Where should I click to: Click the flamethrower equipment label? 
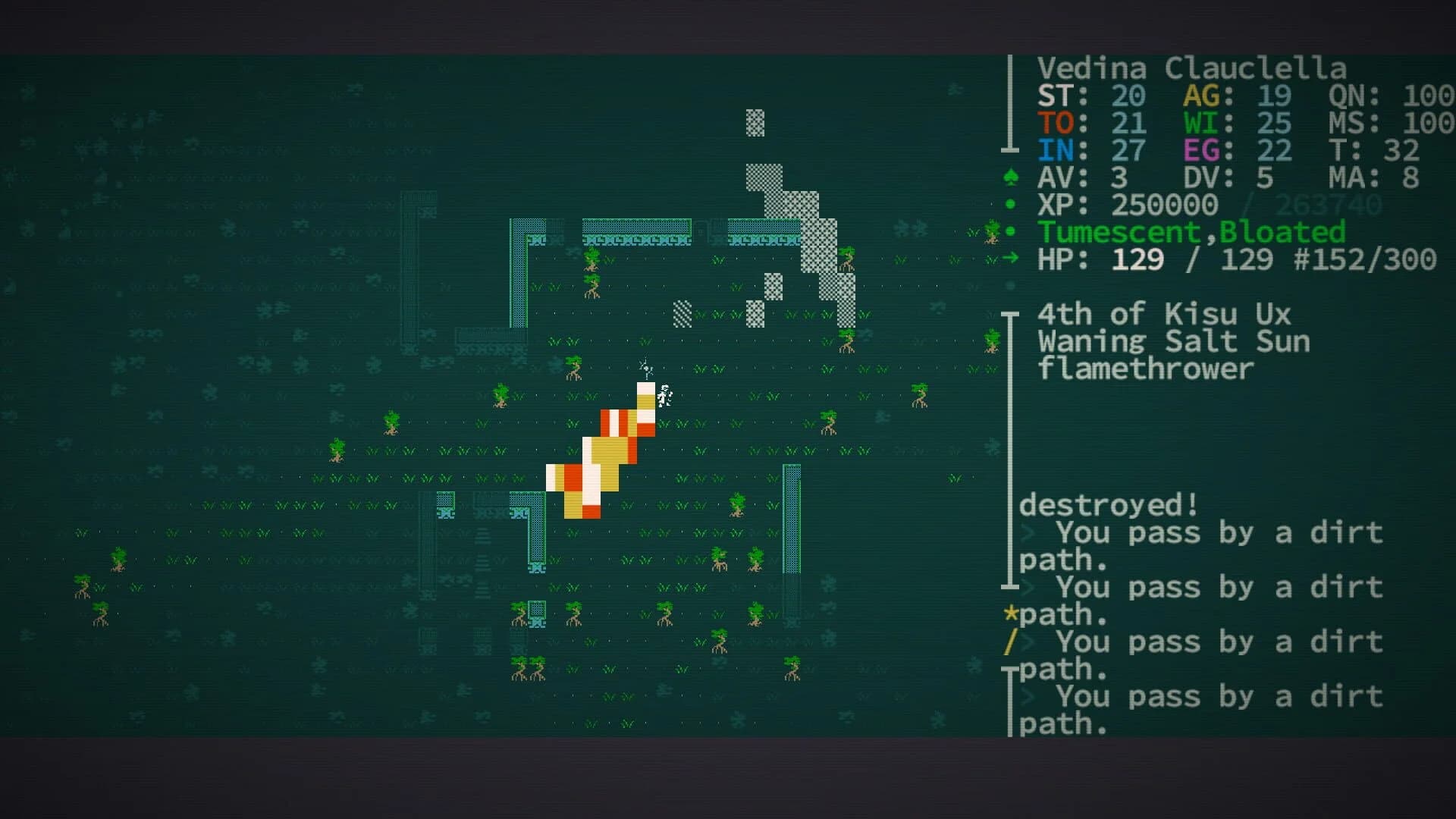(x=1145, y=369)
